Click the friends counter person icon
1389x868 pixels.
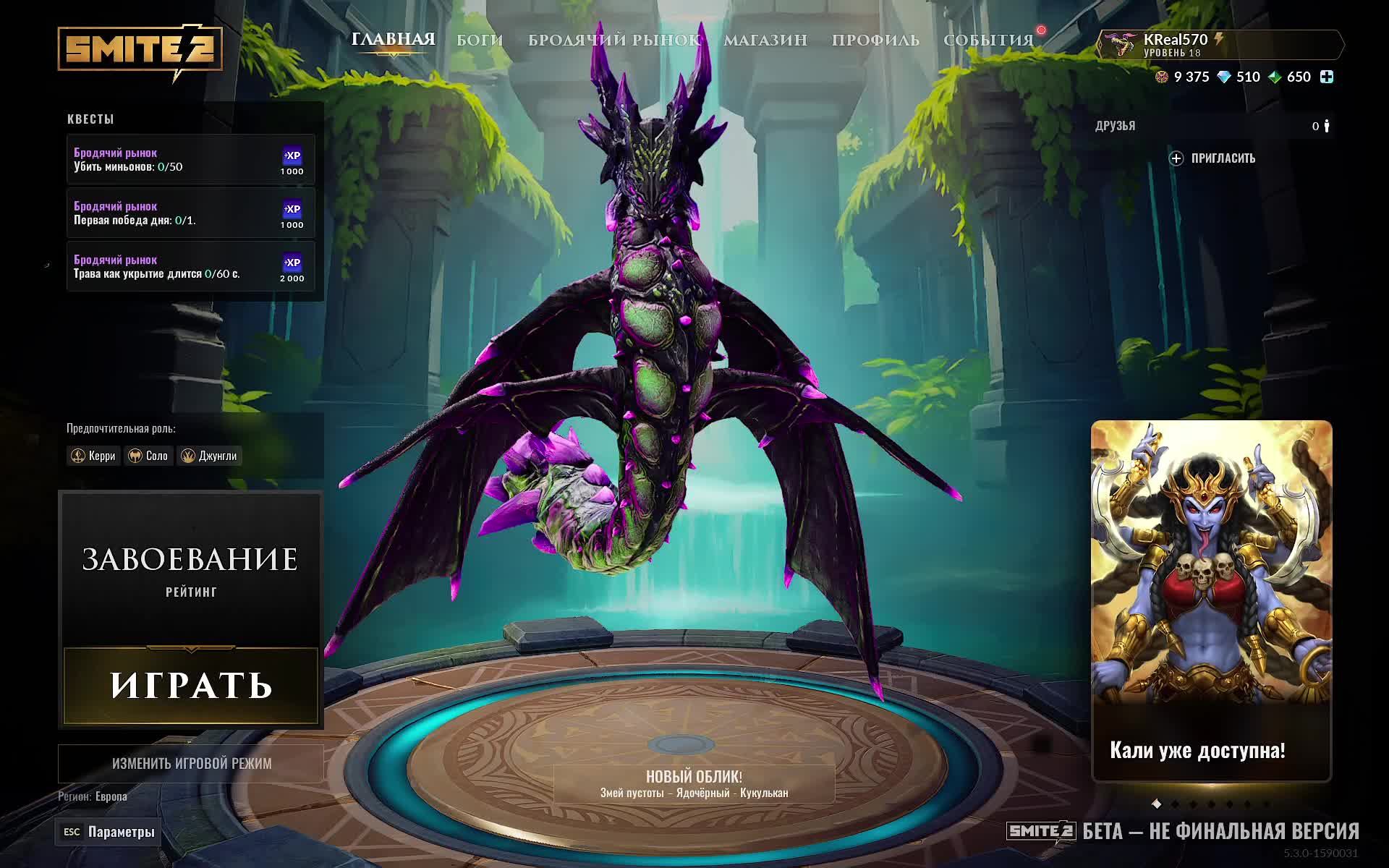(1328, 125)
